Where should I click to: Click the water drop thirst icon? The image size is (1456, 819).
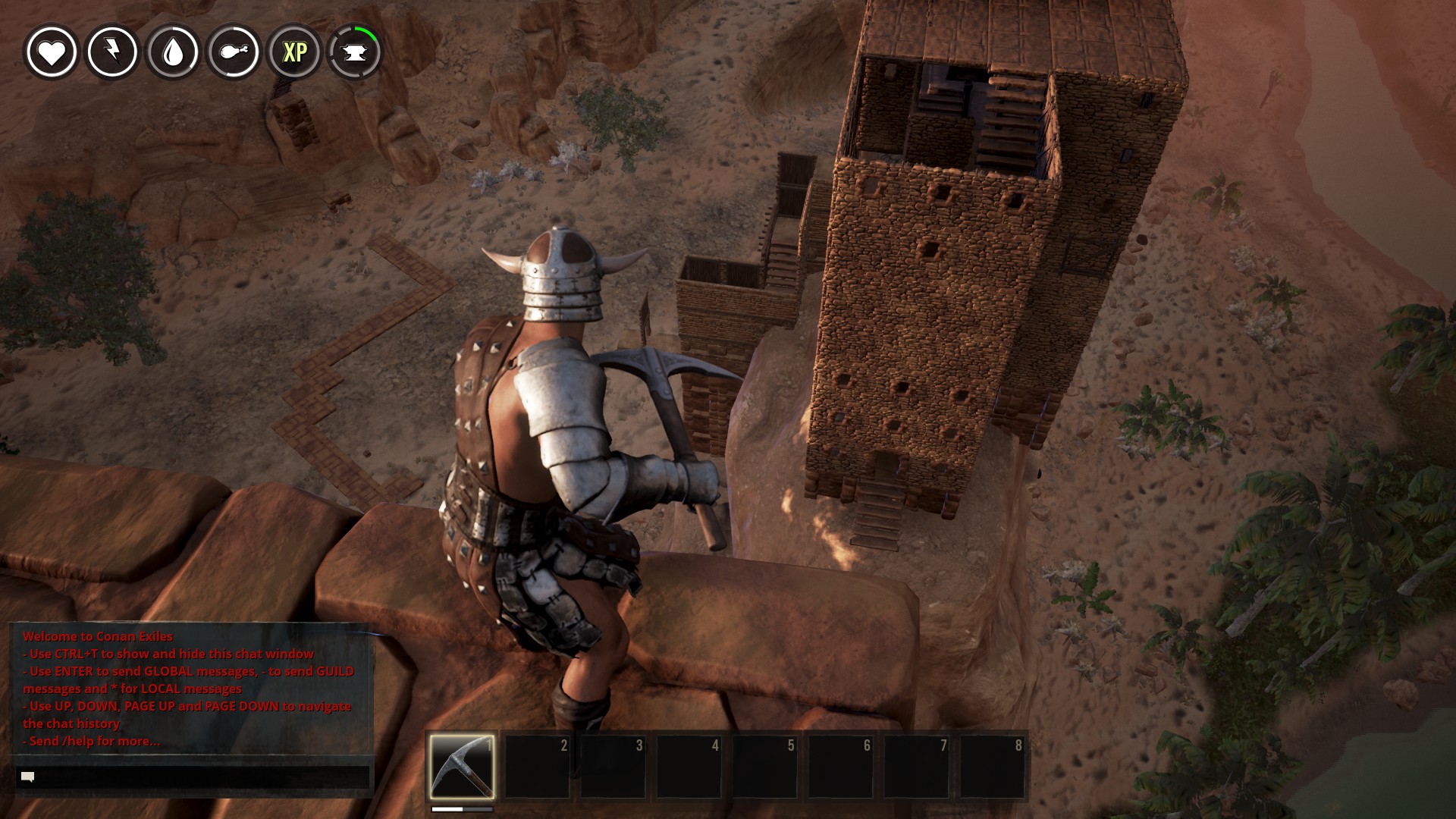(x=173, y=52)
